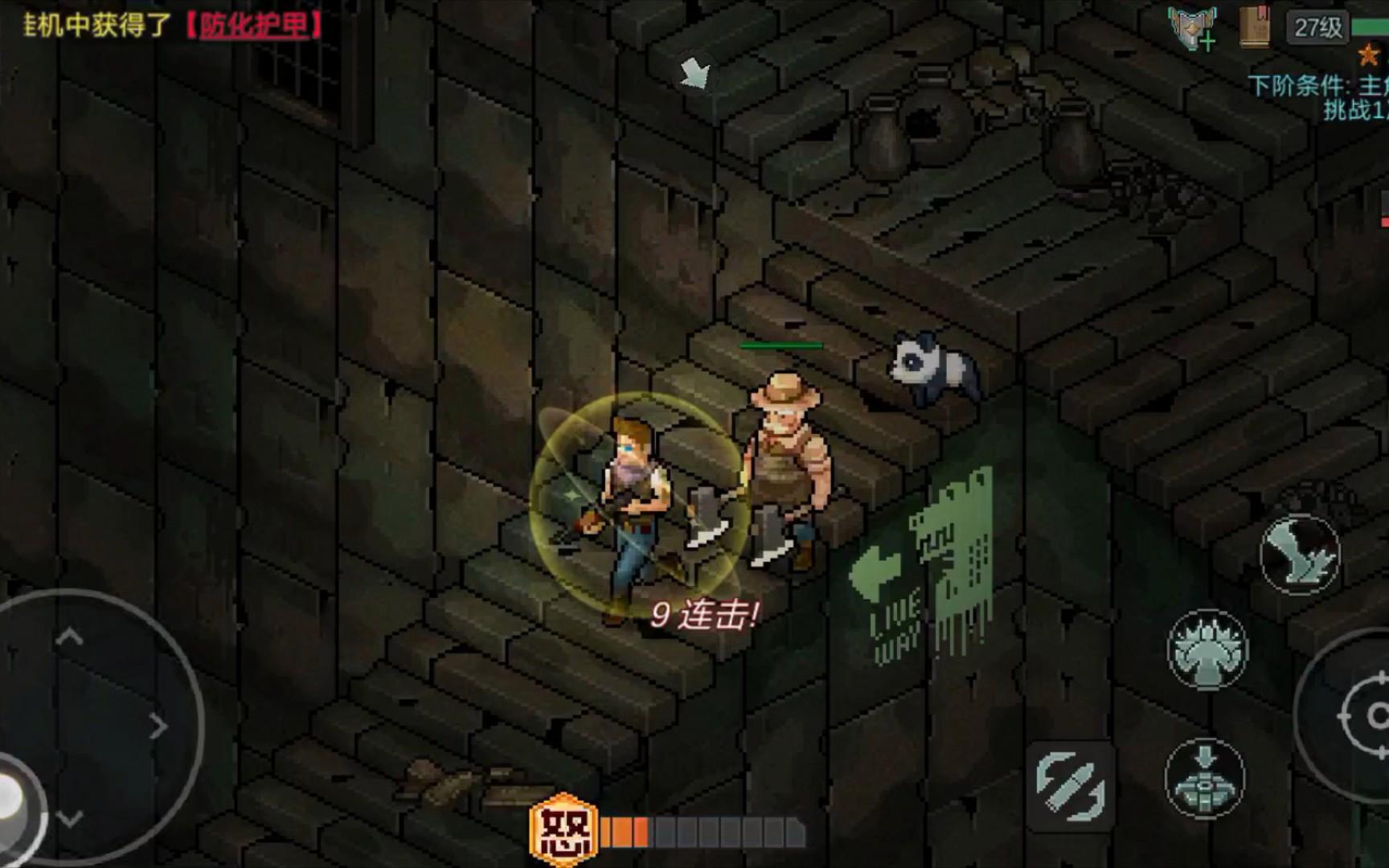Open the 下阶条件 next-rank objective tracker
This screenshot has height=868, width=1389.
(x=1318, y=96)
